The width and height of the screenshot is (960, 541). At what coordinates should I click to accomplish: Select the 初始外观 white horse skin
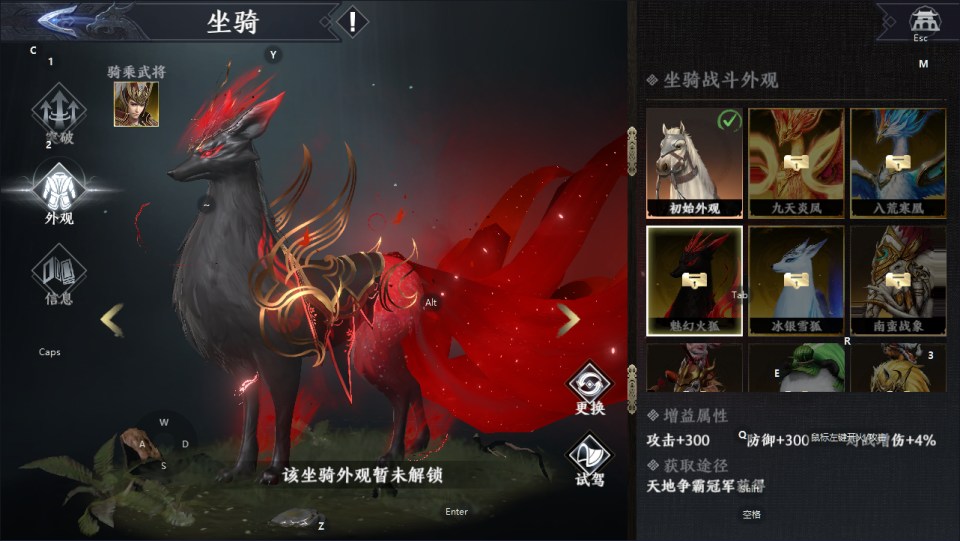[x=694, y=163]
